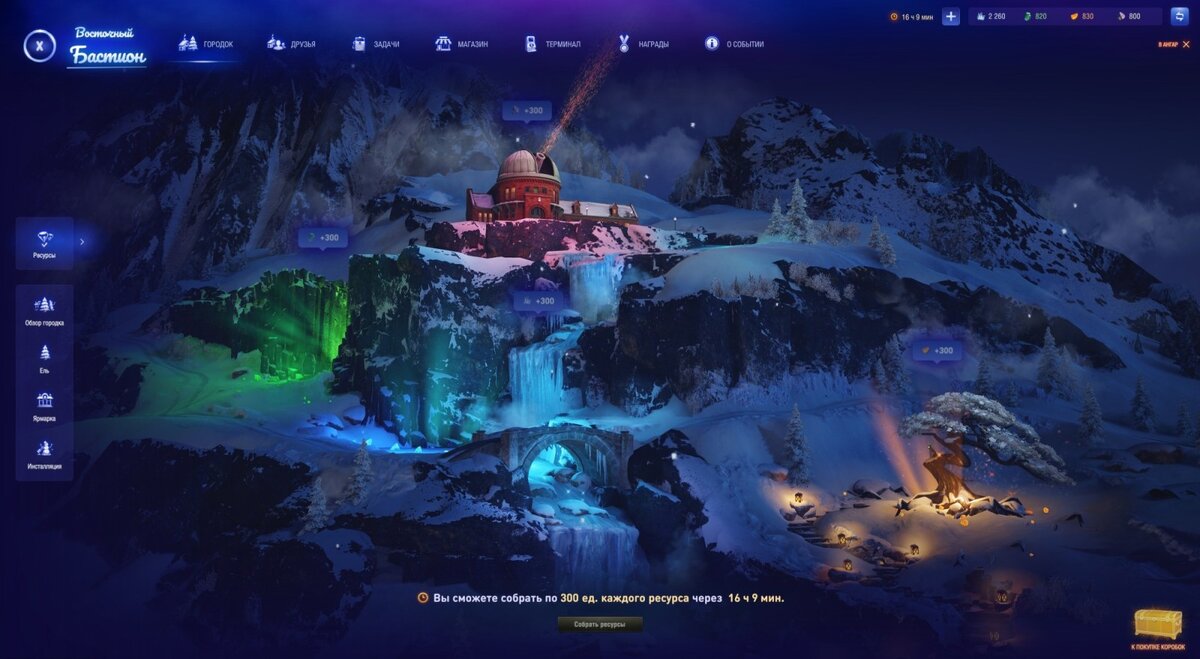Open the Городок tab
The image size is (1200, 659).
[205, 44]
